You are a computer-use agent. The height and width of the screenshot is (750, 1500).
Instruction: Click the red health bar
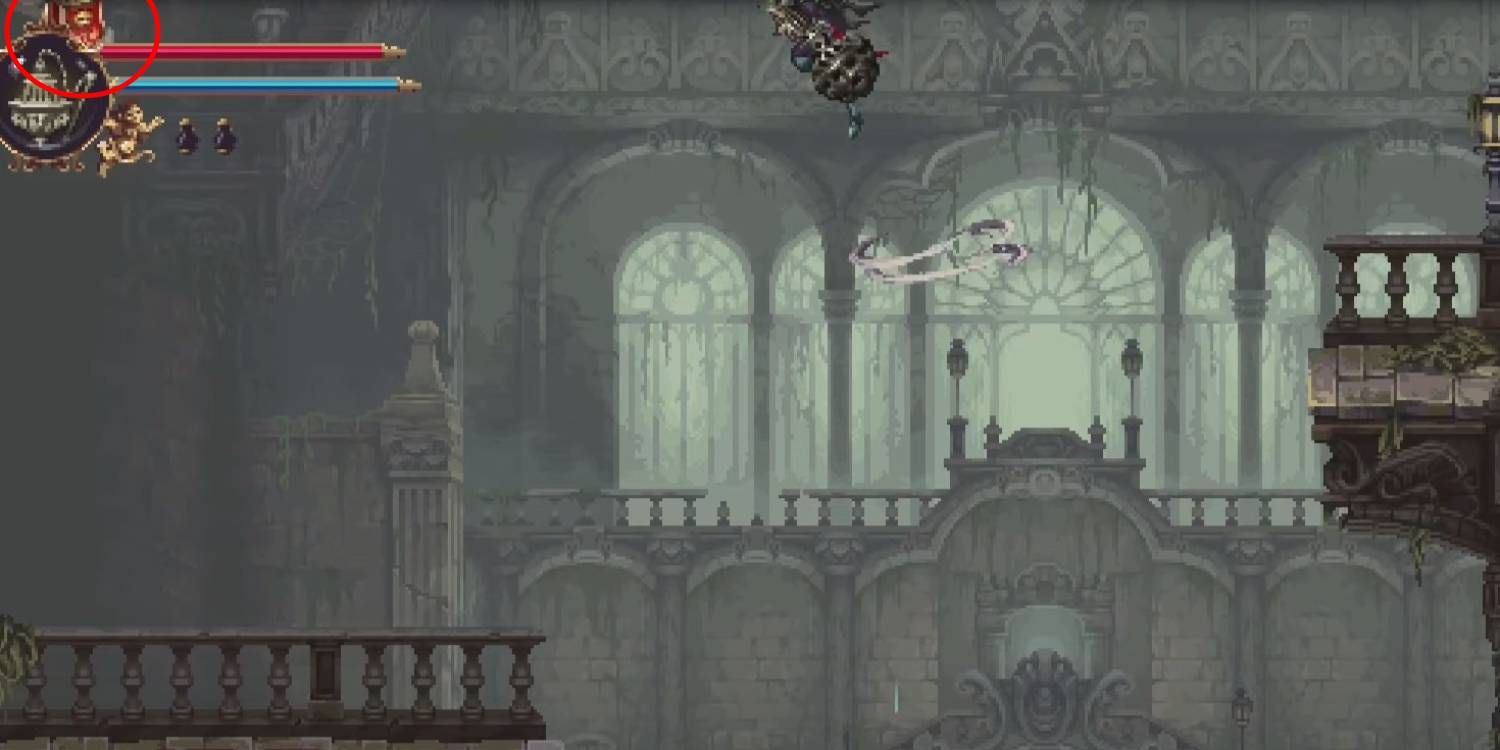250,50
